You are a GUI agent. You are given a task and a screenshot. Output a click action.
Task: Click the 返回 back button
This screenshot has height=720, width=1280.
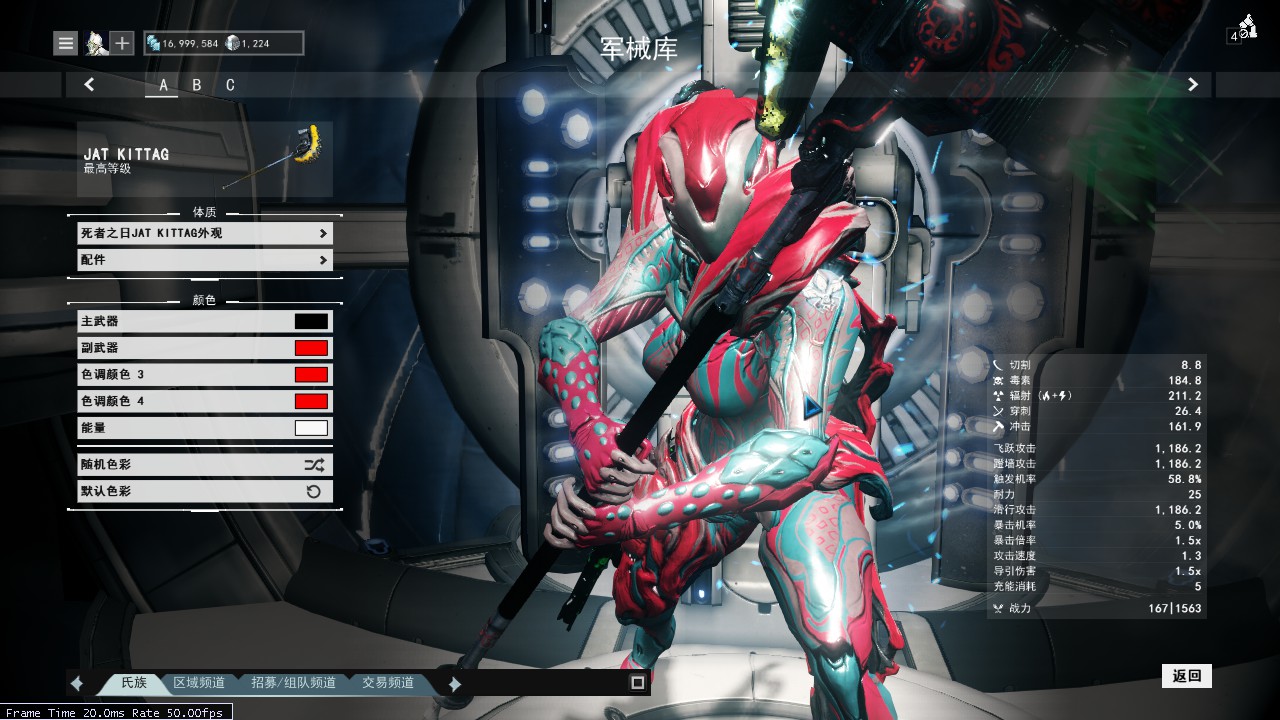click(1187, 676)
